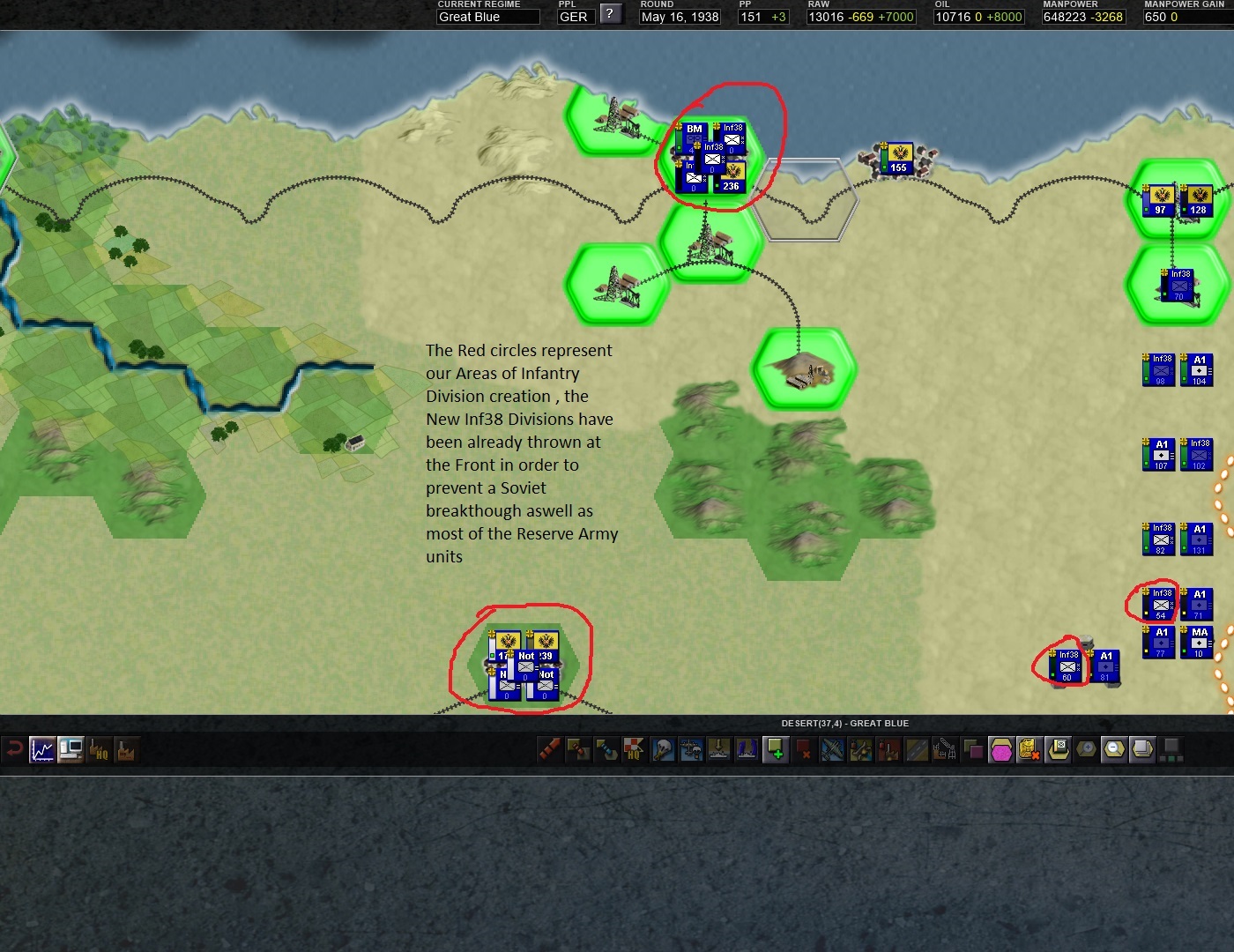This screenshot has height=952, width=1234.
Task: Select the Inf38 unit counter numbered 54
Action: tap(1161, 605)
